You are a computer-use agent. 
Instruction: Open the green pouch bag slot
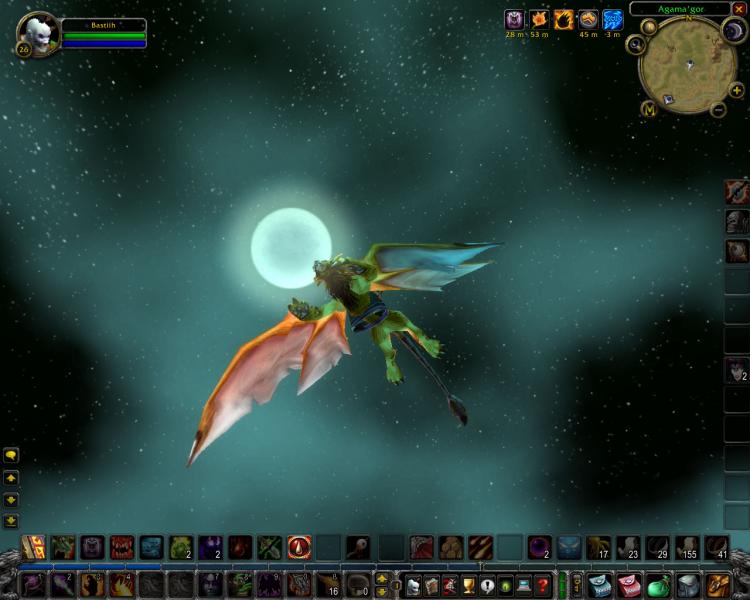[657, 585]
